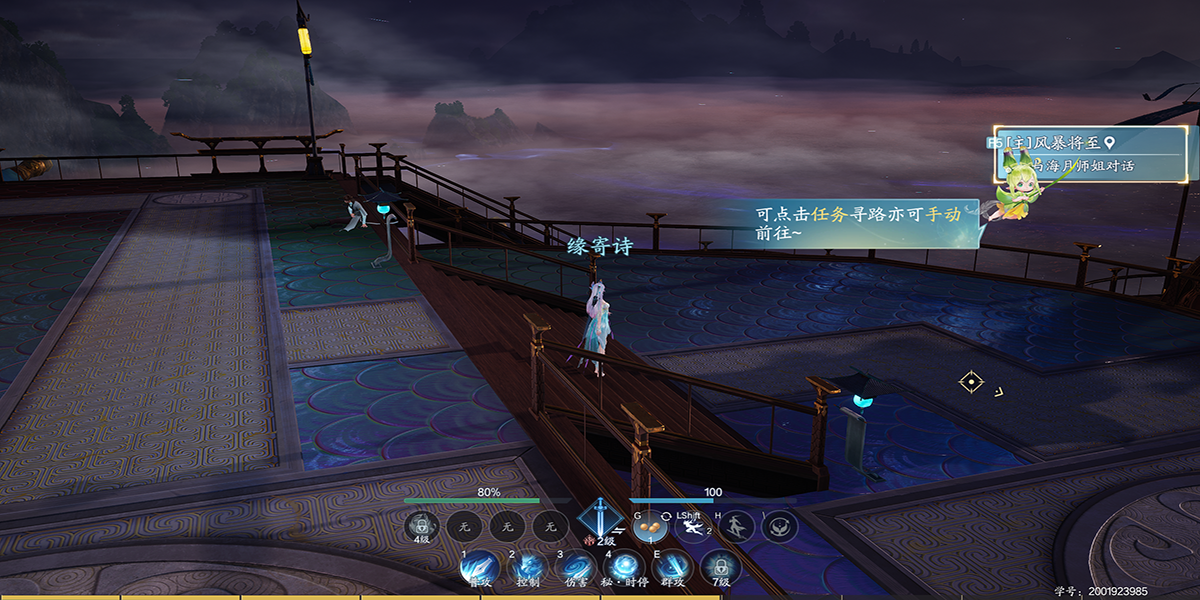Screen dimensions: 1200x600
Task: Click the locked 4级 skill slot
Action: point(422,525)
